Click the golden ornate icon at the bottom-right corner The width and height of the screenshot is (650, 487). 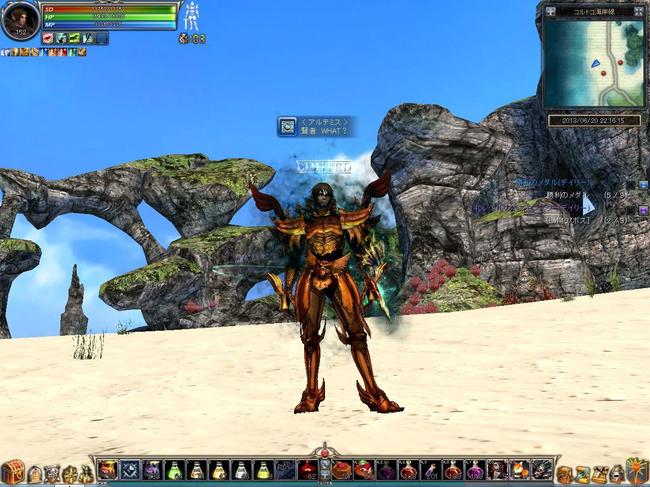[636, 470]
